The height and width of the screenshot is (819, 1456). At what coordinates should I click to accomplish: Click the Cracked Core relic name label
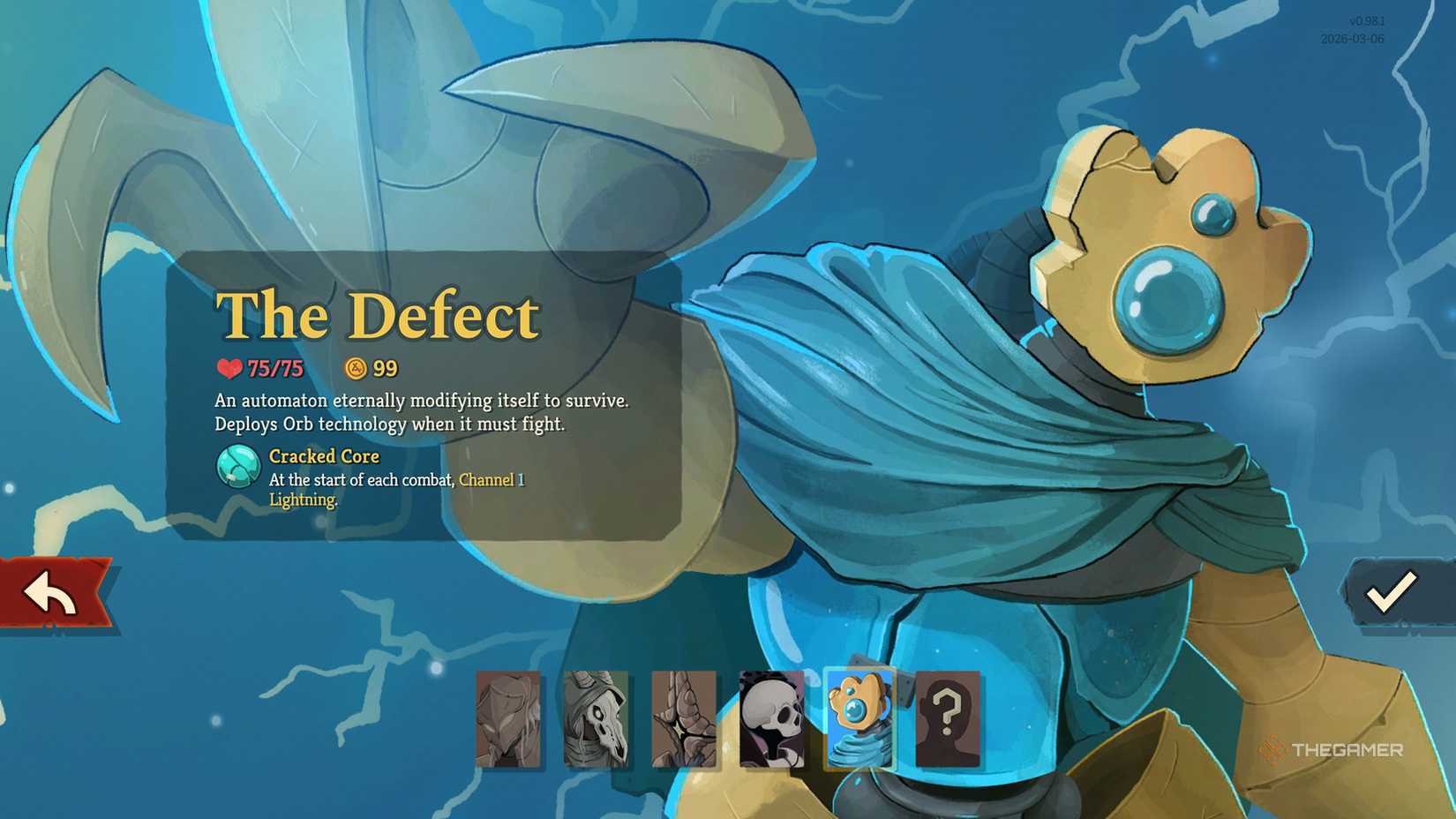(x=323, y=457)
